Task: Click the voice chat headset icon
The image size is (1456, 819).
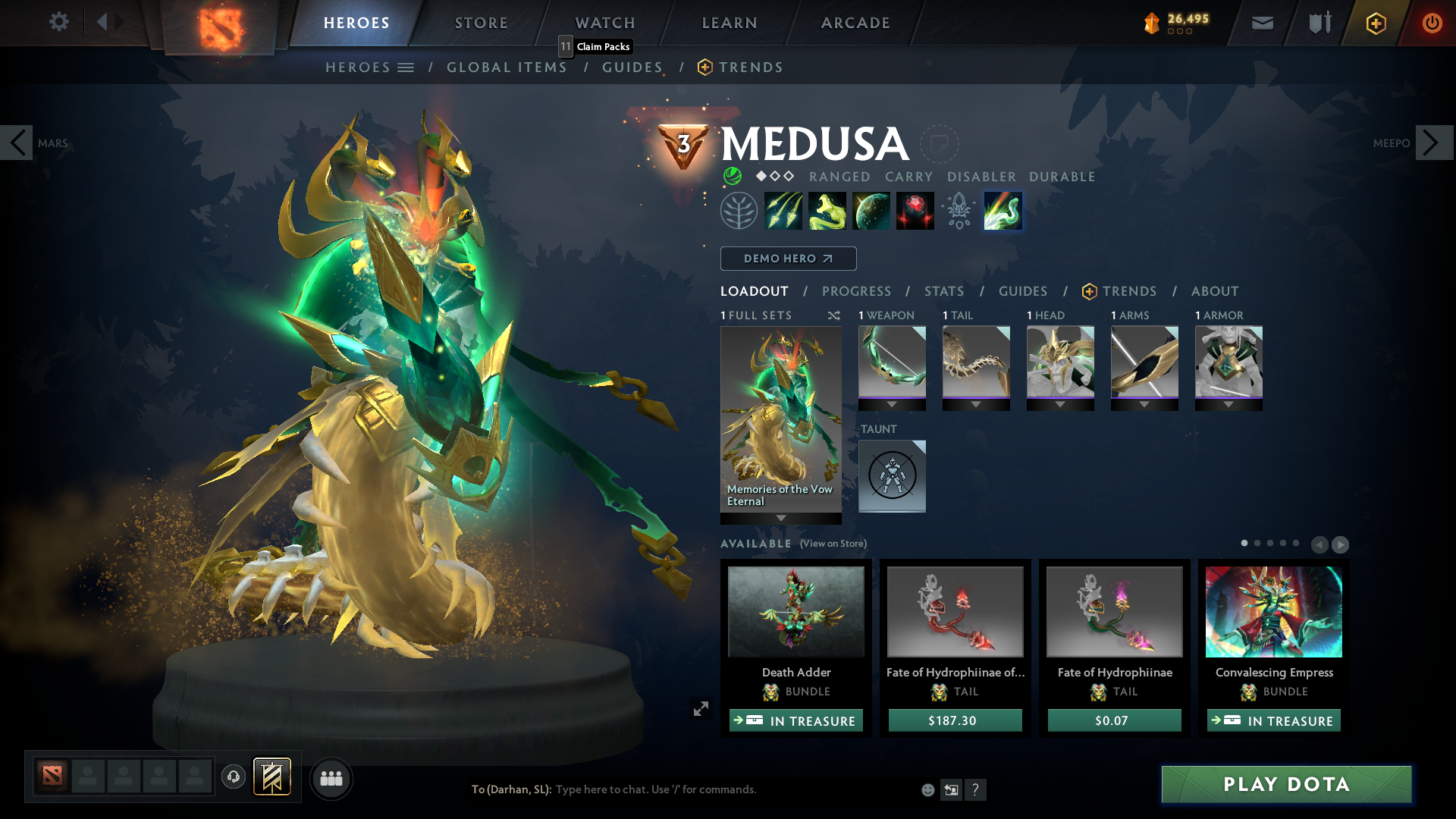Action: pyautogui.click(x=234, y=777)
